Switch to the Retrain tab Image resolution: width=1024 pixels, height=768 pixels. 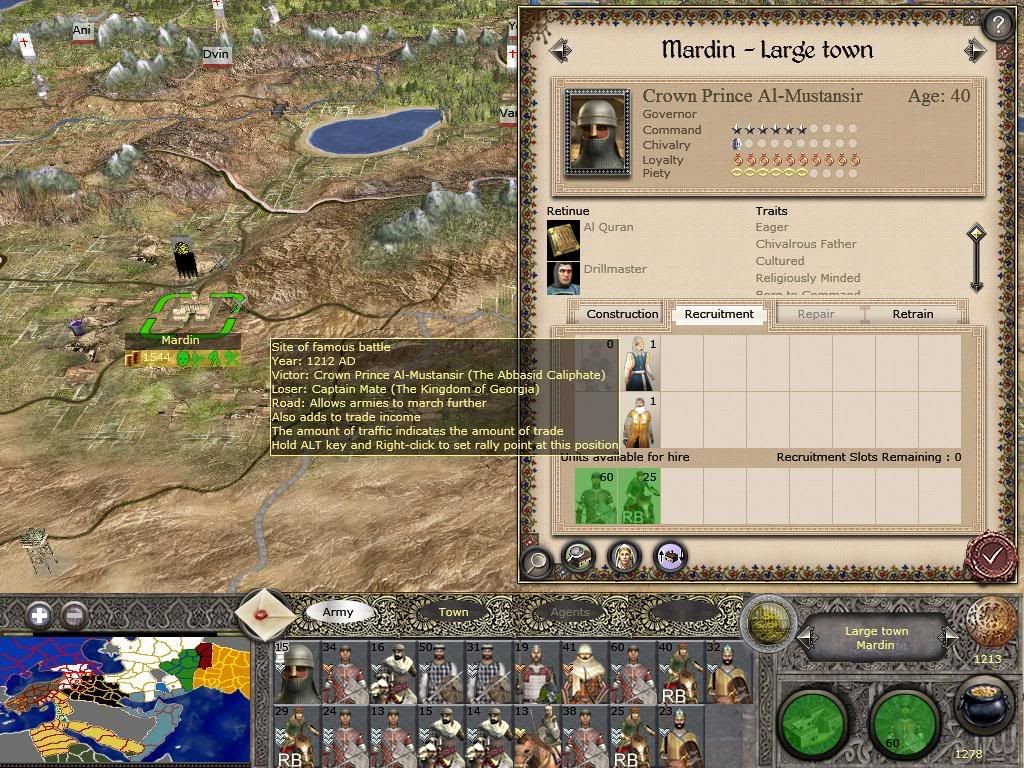pos(912,314)
